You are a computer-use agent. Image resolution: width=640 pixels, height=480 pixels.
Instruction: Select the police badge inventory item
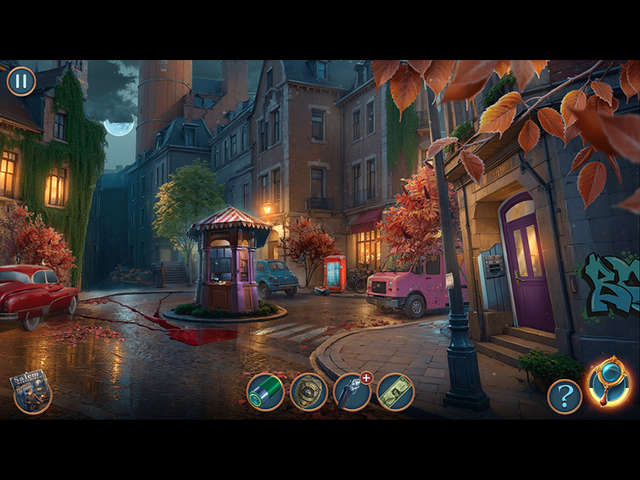[309, 392]
